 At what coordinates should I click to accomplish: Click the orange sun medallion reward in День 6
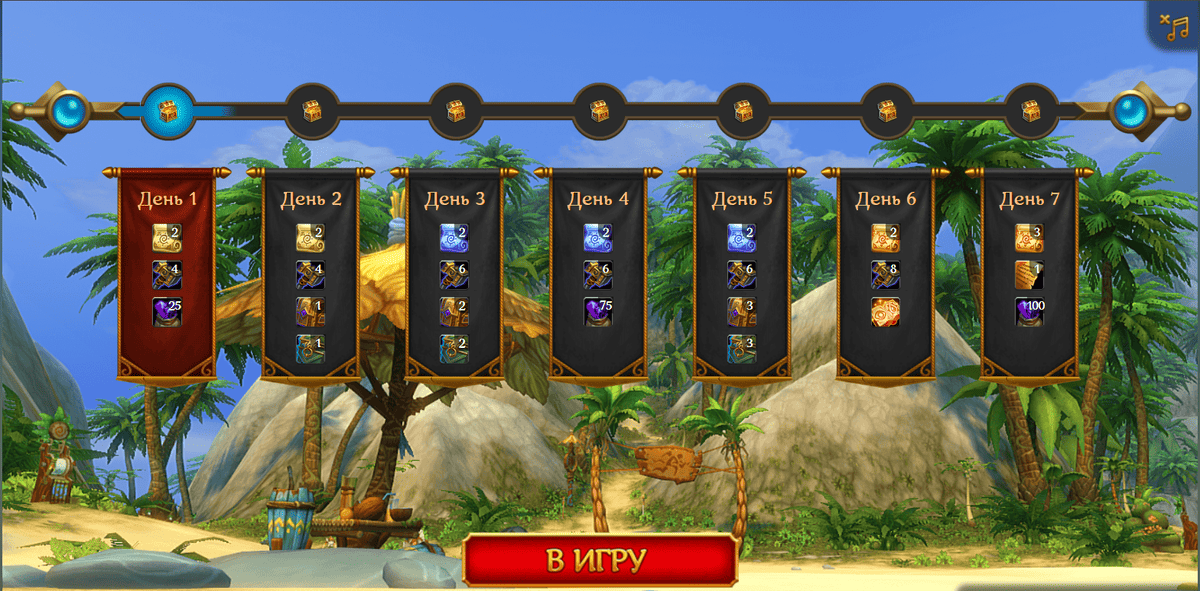pyautogui.click(x=885, y=311)
